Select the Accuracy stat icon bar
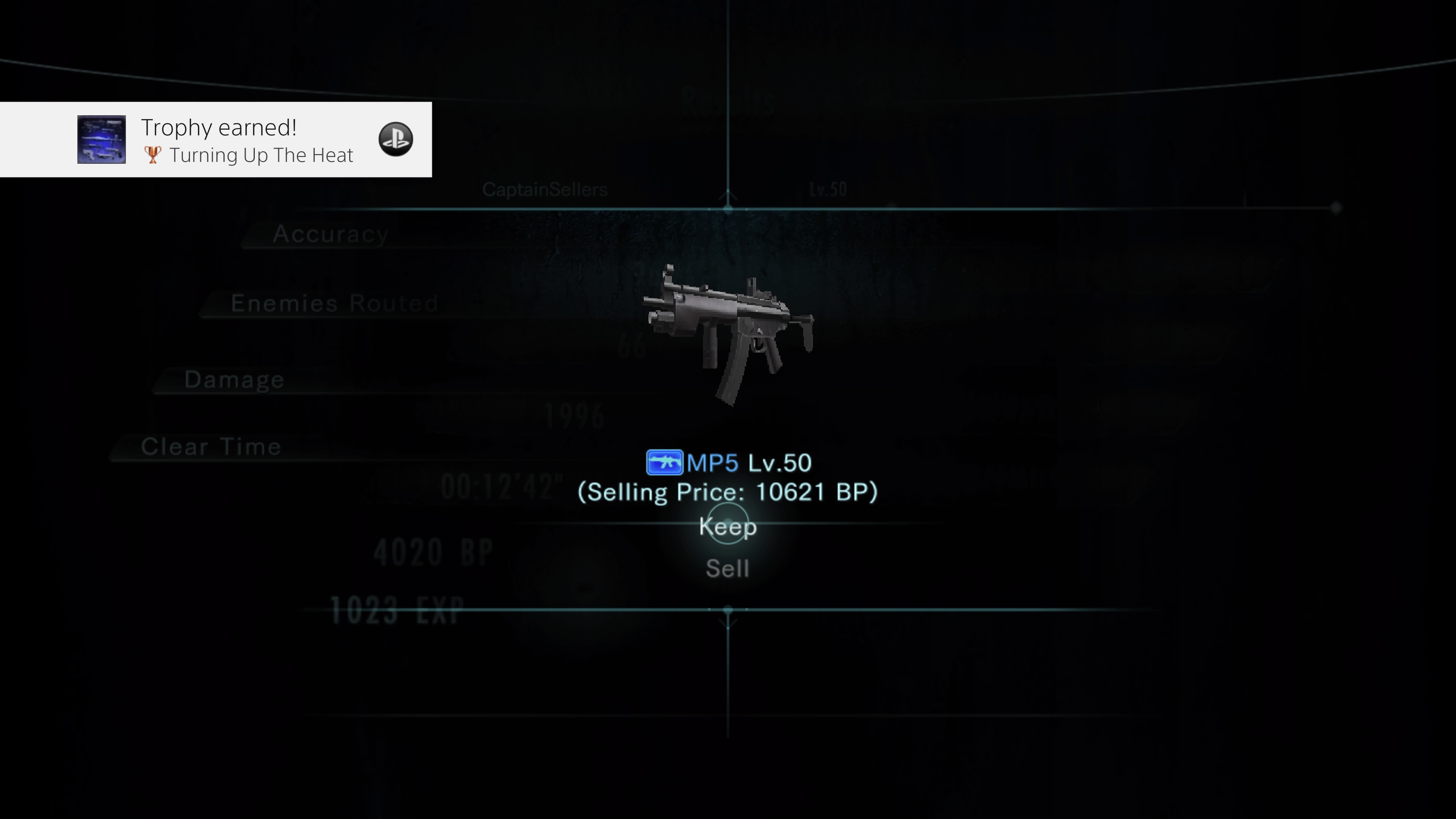This screenshot has width=1456, height=819. coord(331,234)
